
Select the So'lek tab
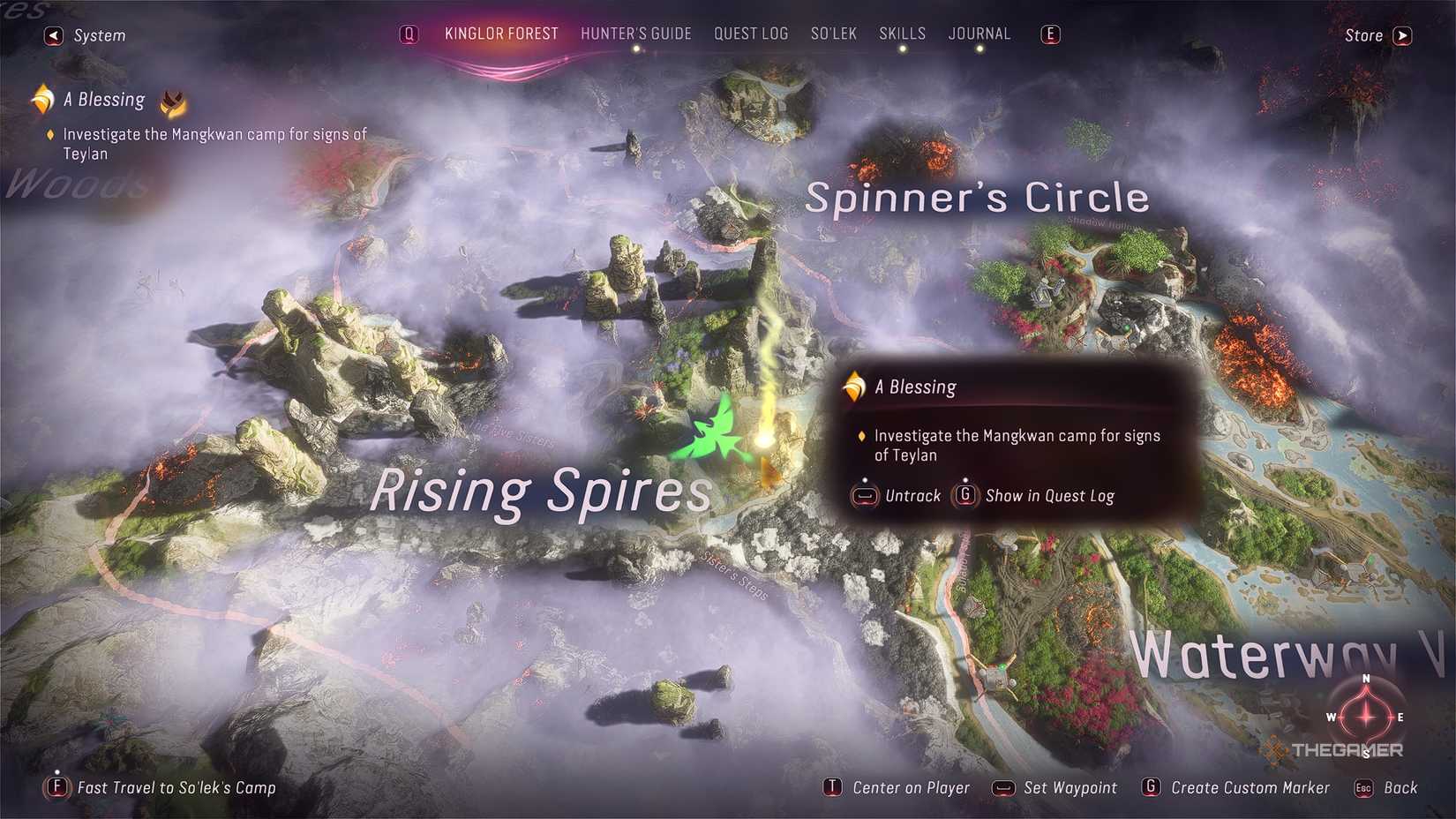[x=833, y=34]
